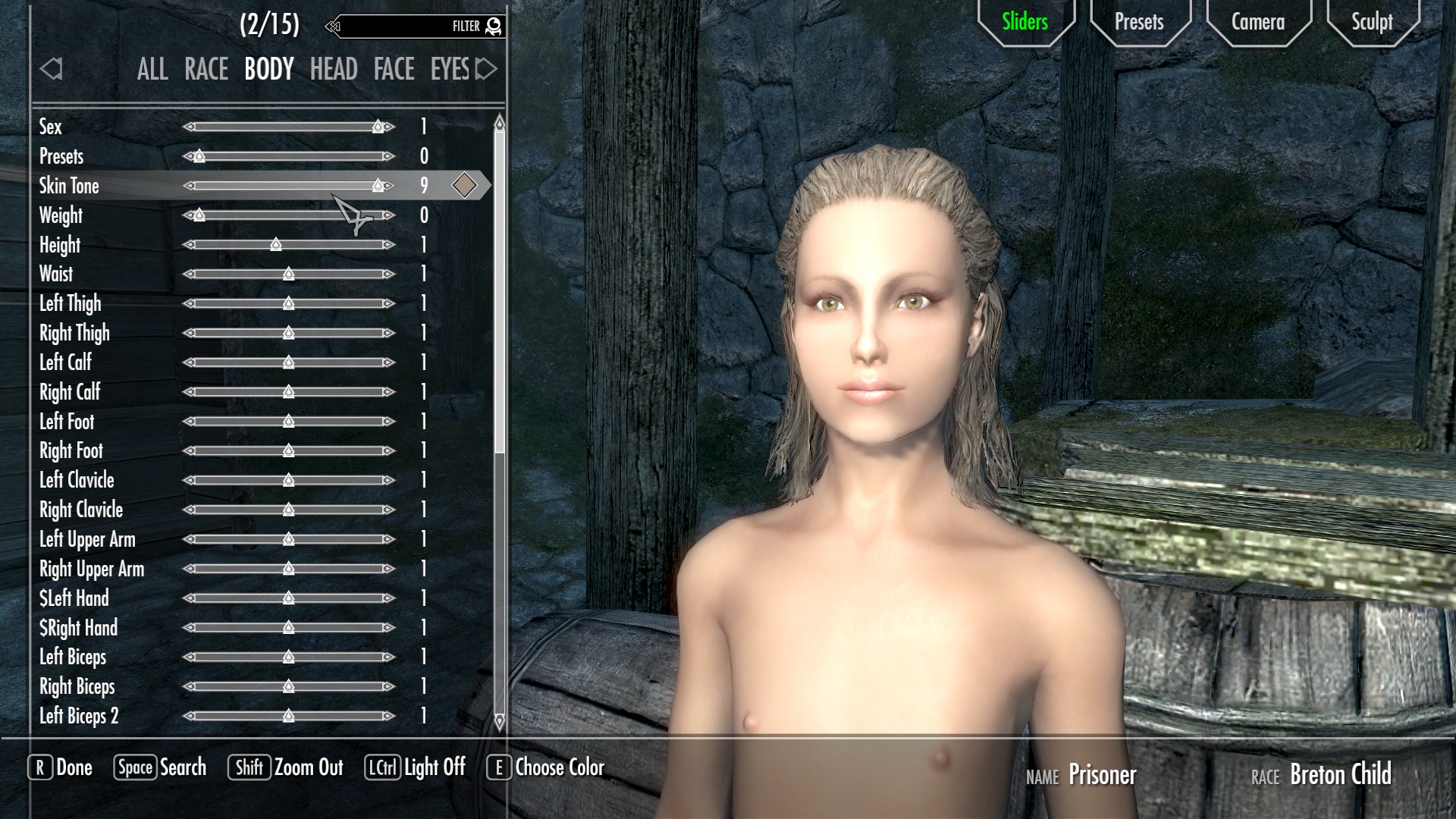The height and width of the screenshot is (819, 1456).
Task: Show the ALL slider category
Action: click(152, 70)
